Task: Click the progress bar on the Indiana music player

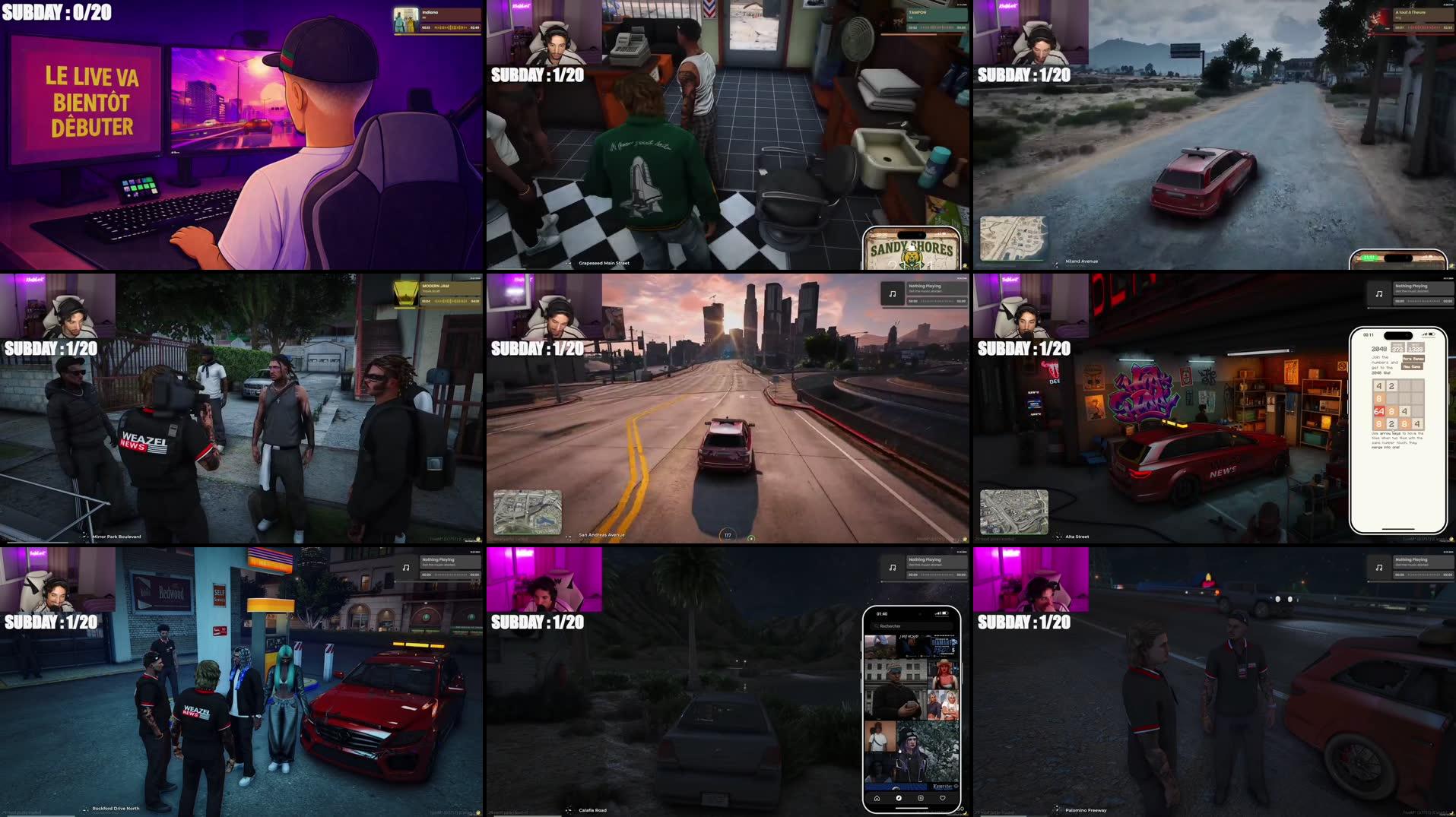Action: click(x=450, y=27)
